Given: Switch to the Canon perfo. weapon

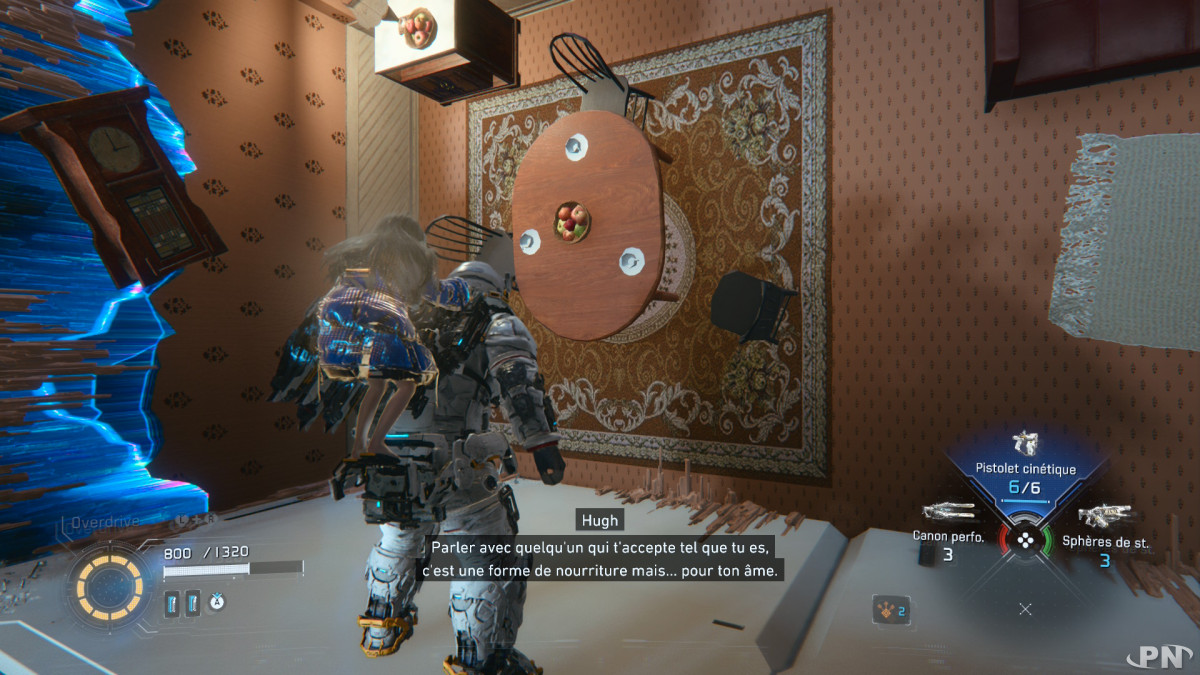Looking at the screenshot, I should pyautogui.click(x=947, y=513).
